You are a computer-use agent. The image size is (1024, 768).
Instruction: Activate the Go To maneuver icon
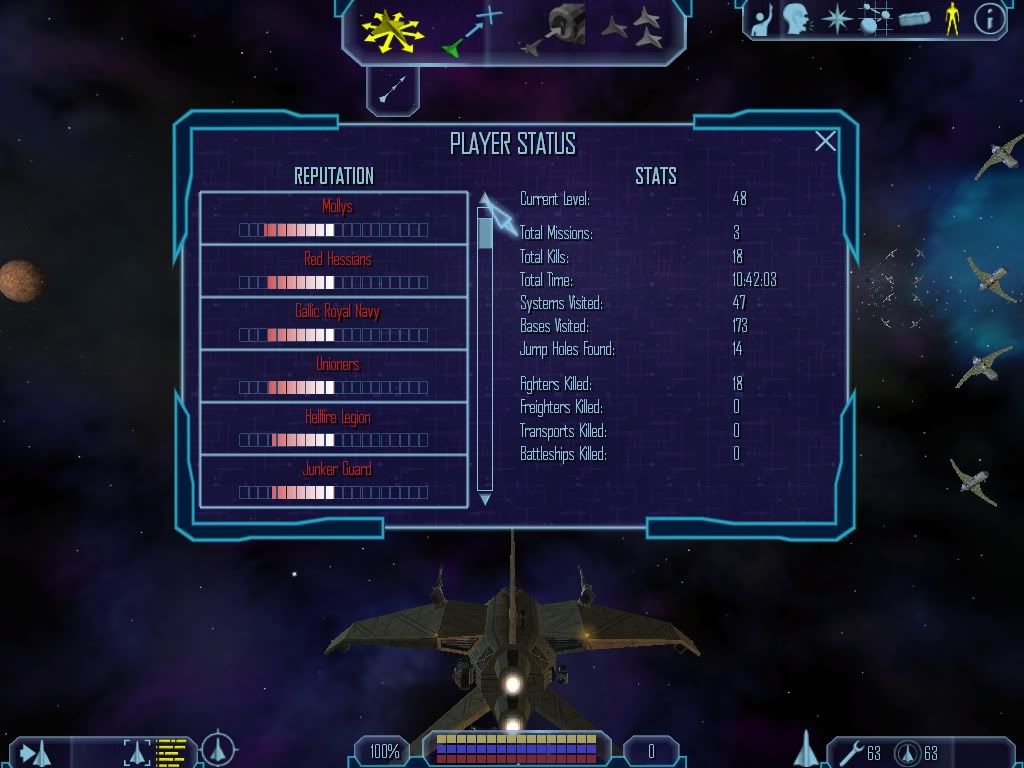(471, 30)
